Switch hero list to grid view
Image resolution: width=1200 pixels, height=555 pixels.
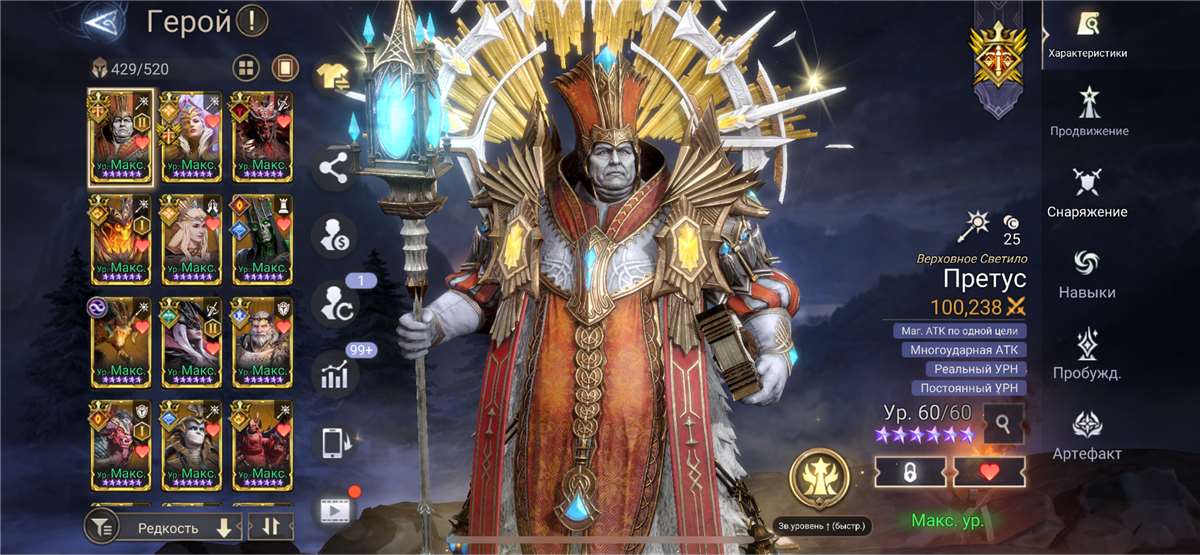coord(246,68)
